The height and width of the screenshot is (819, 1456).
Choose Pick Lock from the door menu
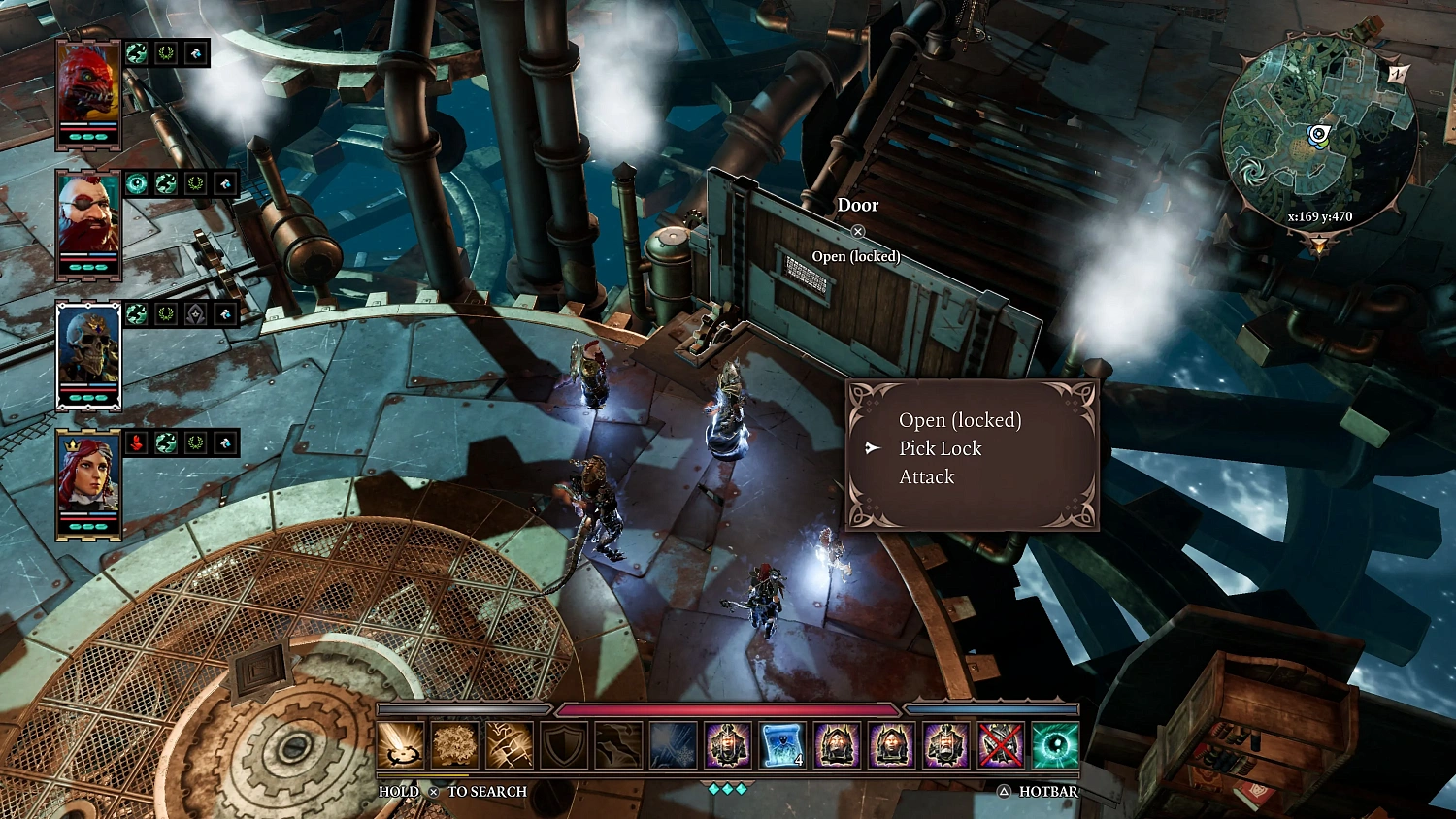click(941, 448)
